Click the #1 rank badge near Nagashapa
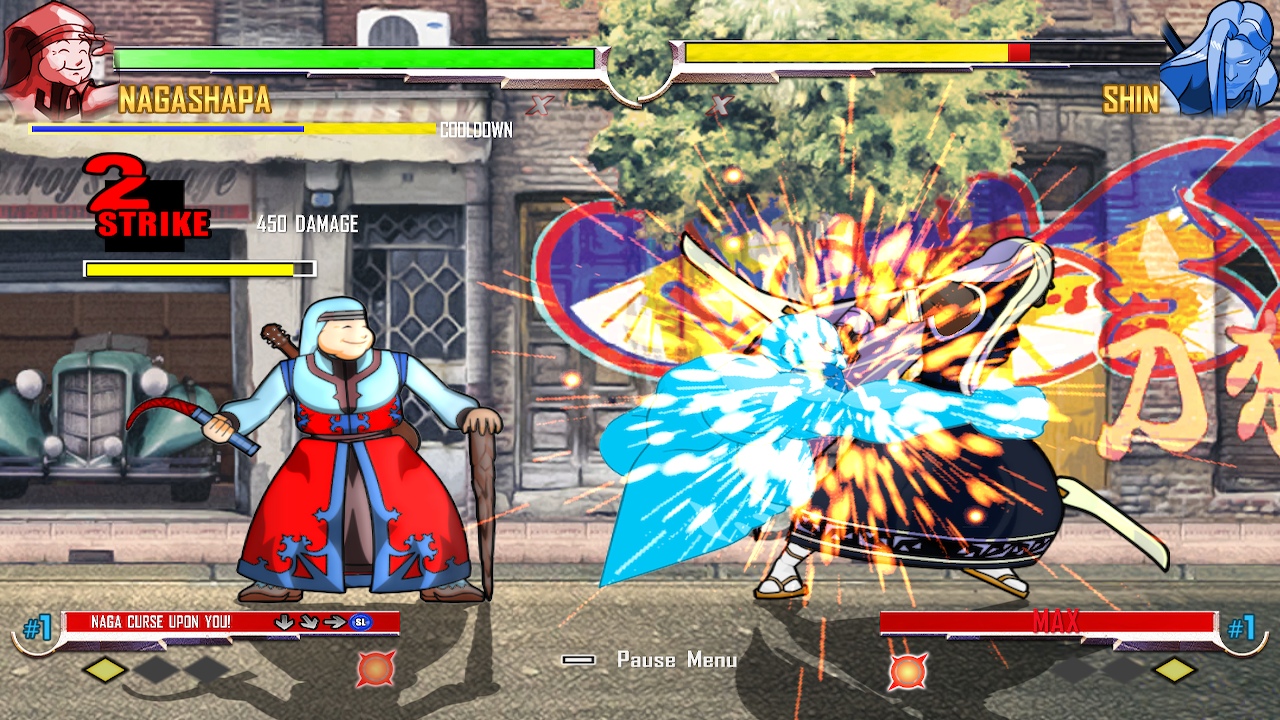 point(38,625)
